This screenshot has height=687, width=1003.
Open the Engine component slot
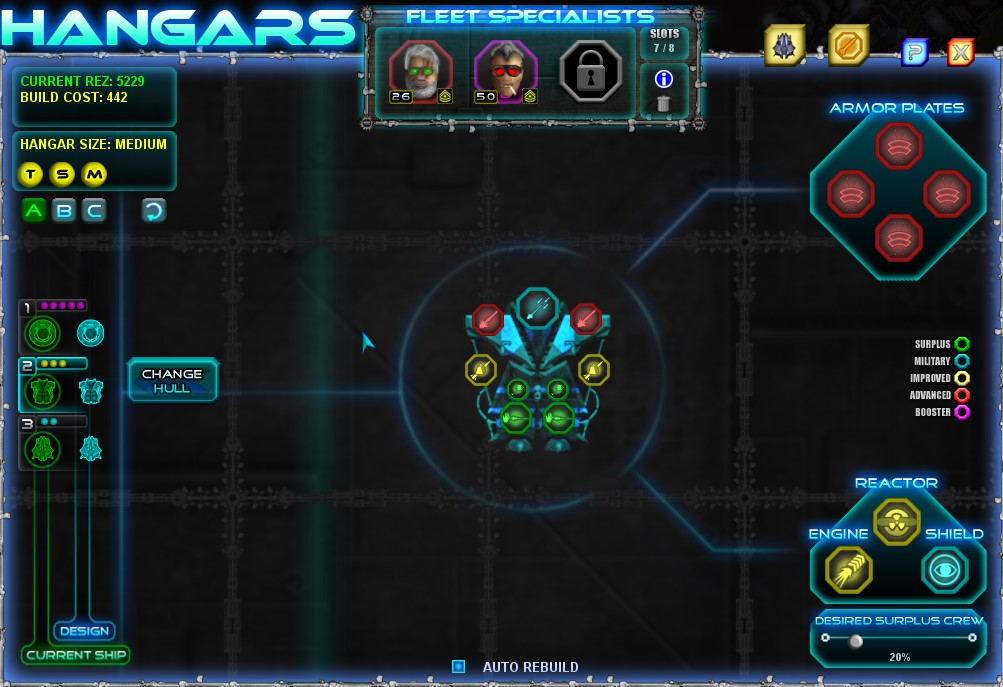[849, 570]
